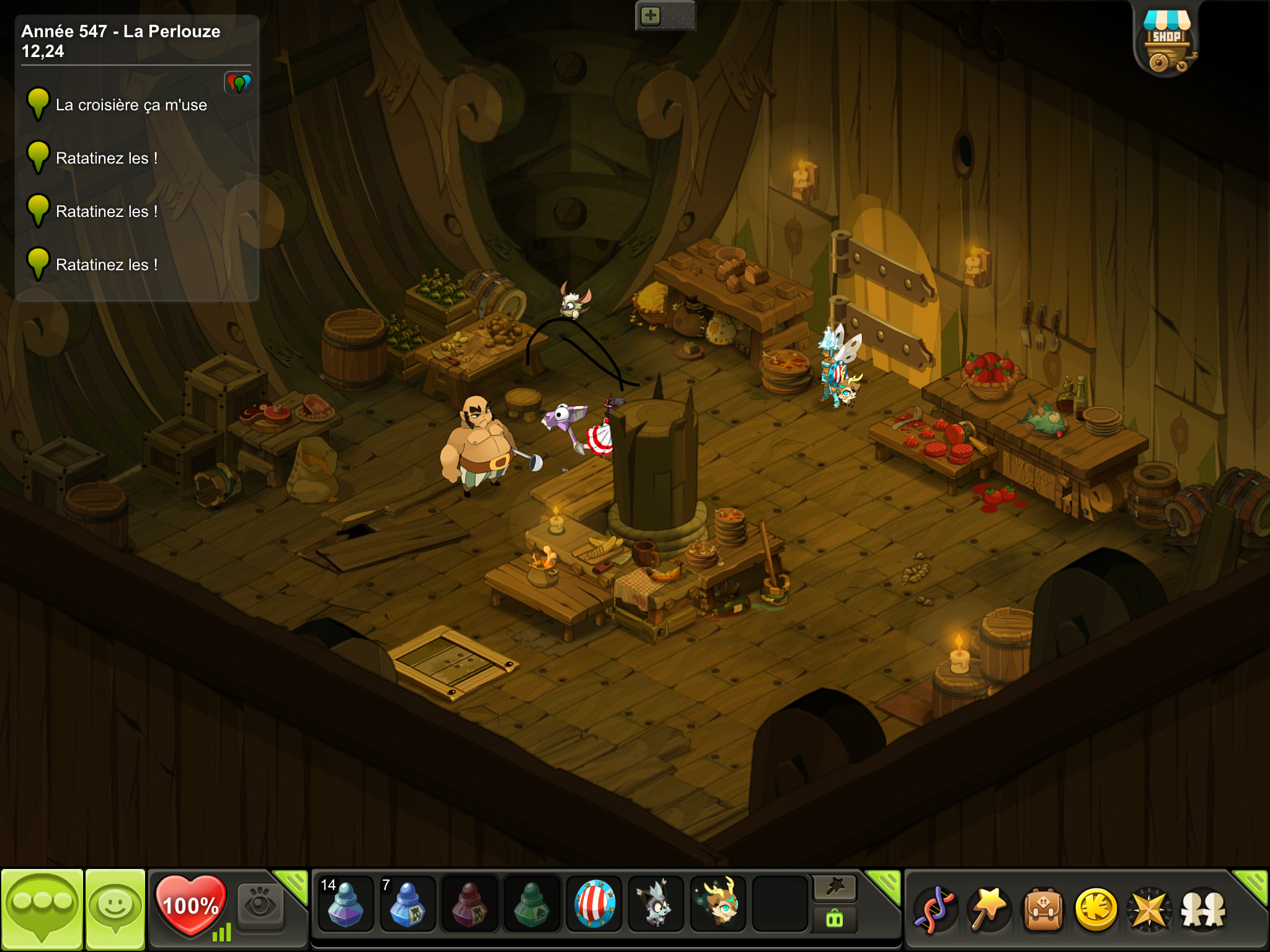This screenshot has height=952, width=1270.
Task: Open the compass star world map
Action: click(x=1150, y=909)
